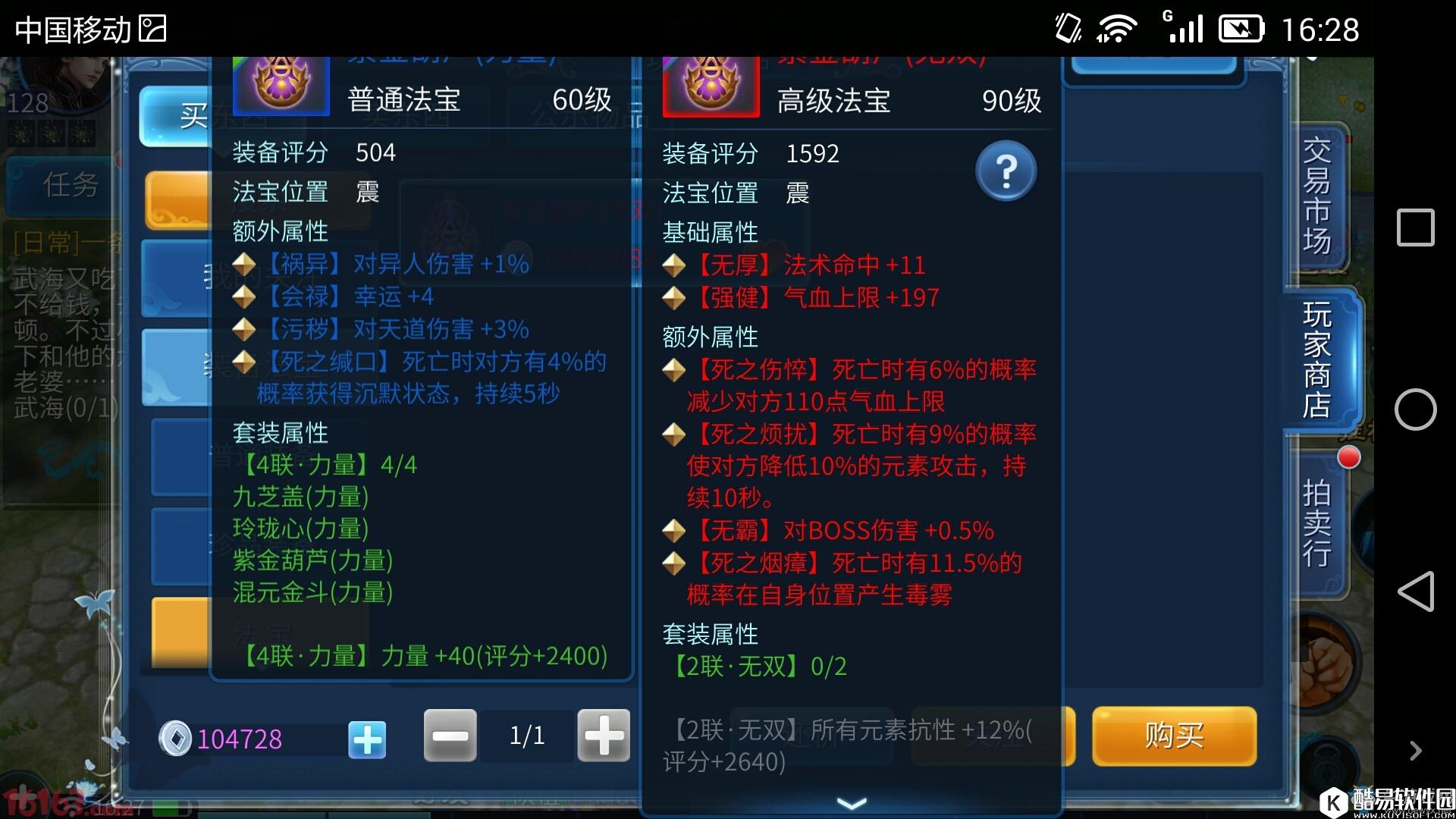Open the blue question mark help icon

tap(1006, 171)
